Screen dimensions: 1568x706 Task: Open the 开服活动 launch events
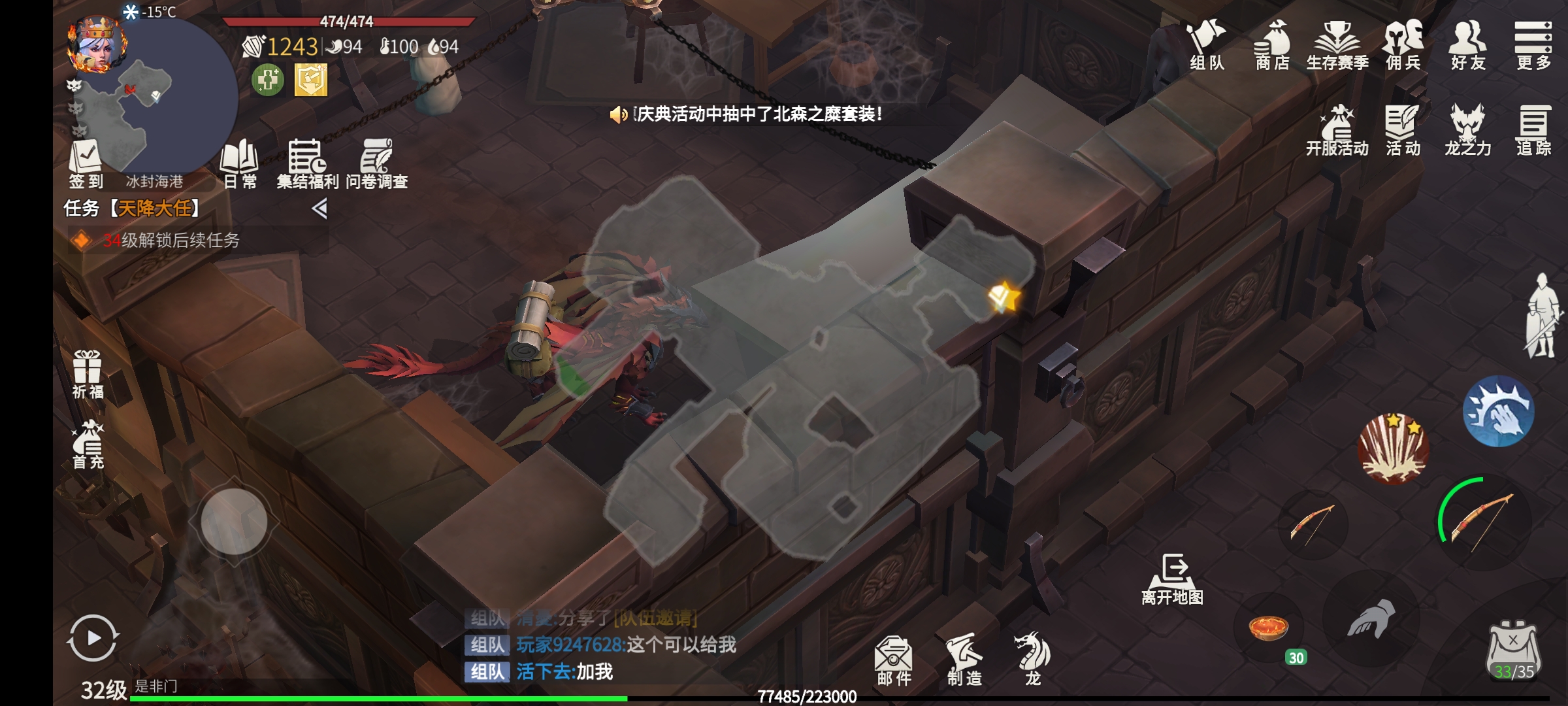click(1337, 131)
